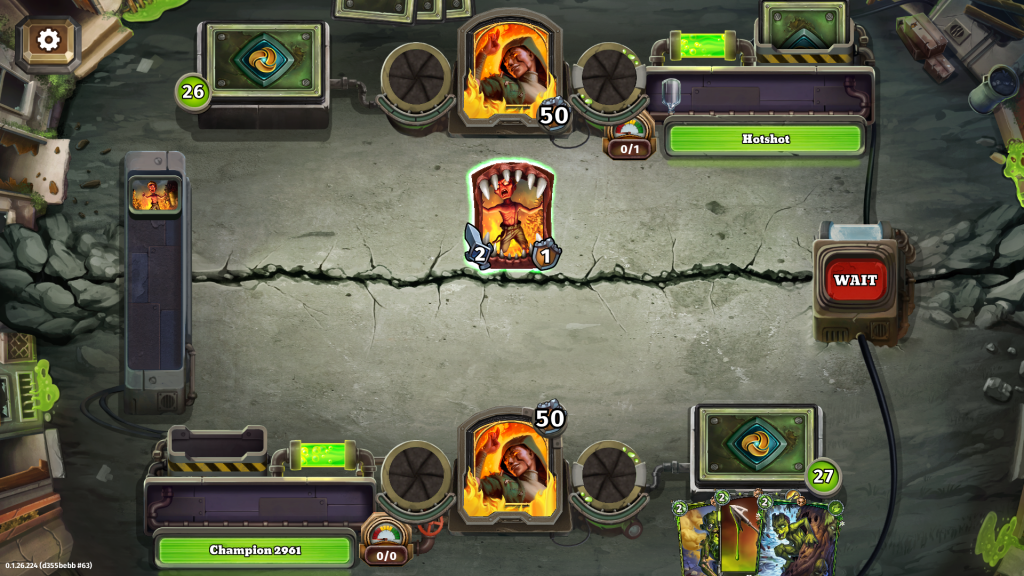
Task: Click the Champion 2961 name plate
Action: point(255,549)
